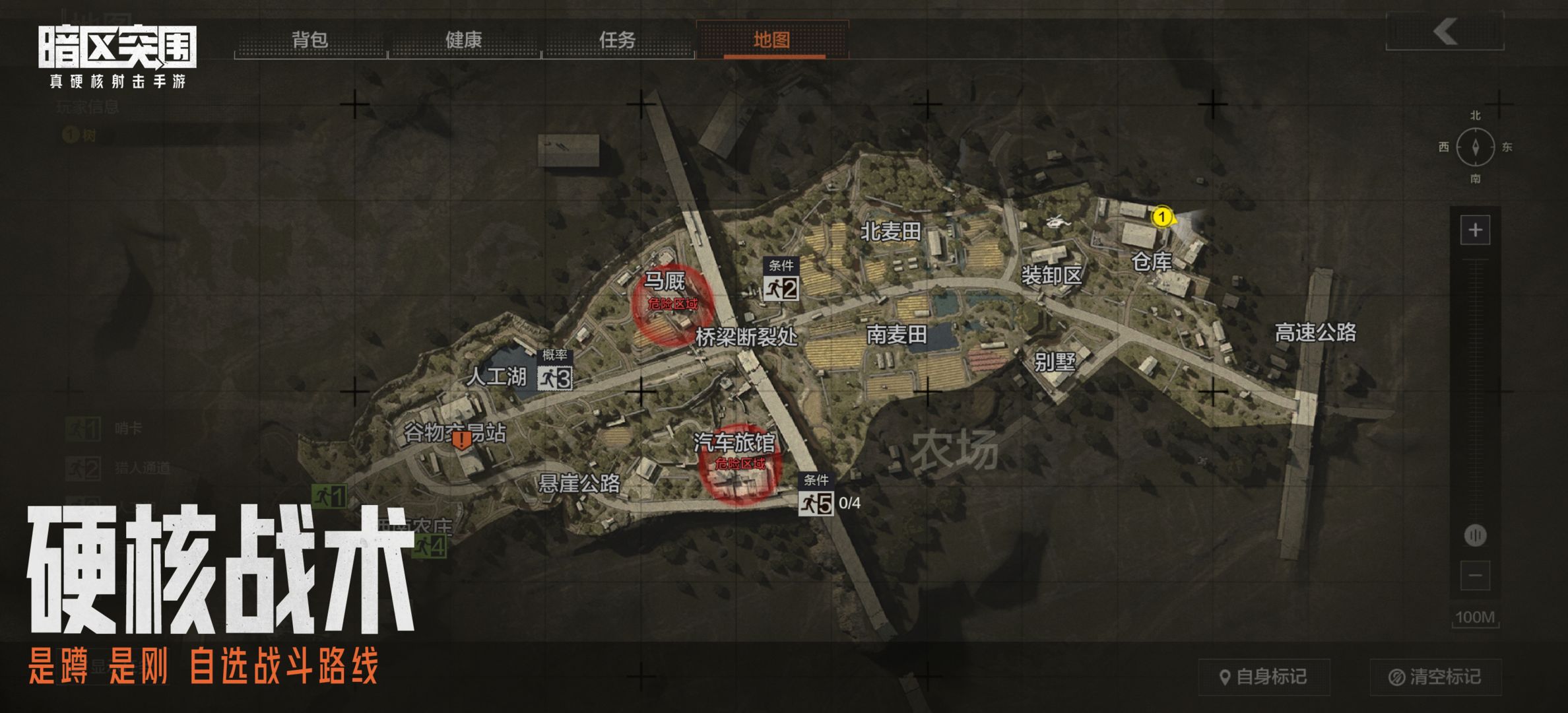
Task: Click the 清空标记 button
Action: click(x=1436, y=676)
